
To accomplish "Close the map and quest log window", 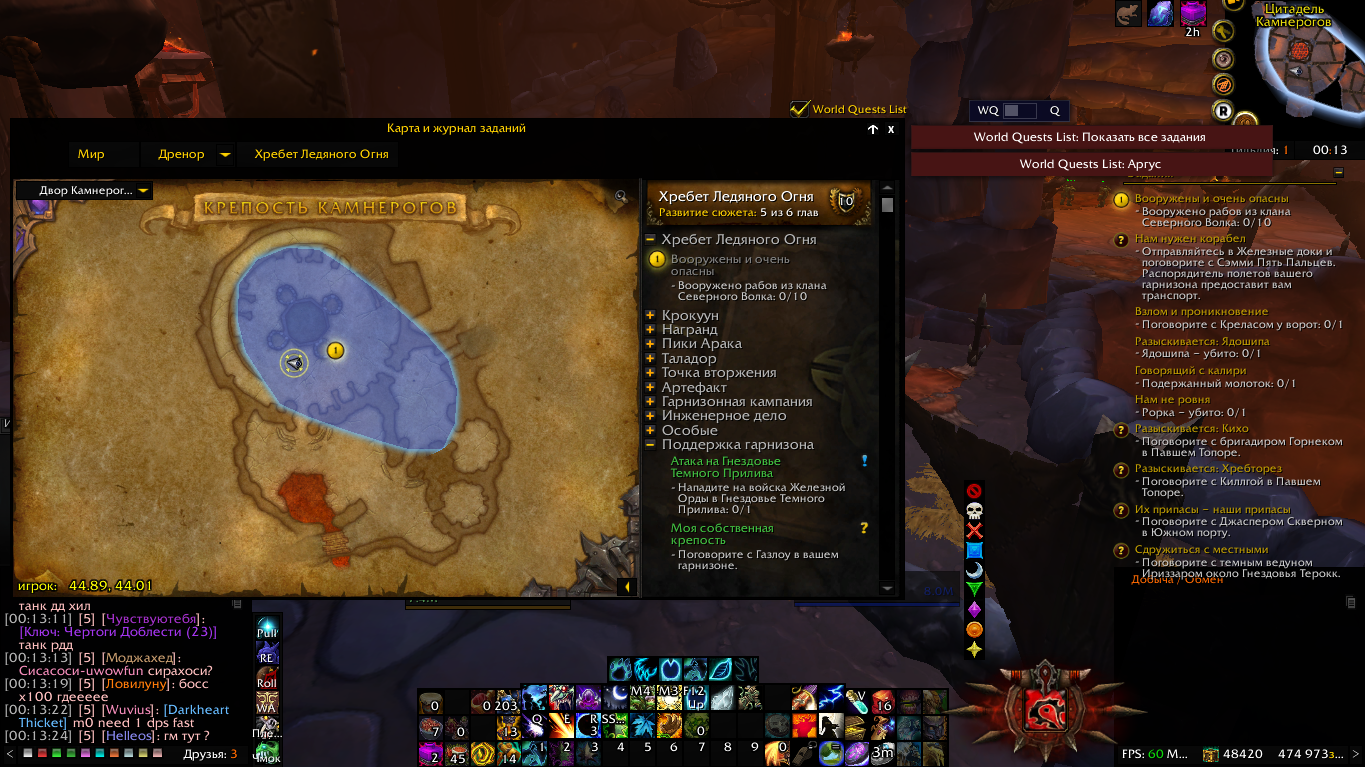I will click(x=891, y=129).
